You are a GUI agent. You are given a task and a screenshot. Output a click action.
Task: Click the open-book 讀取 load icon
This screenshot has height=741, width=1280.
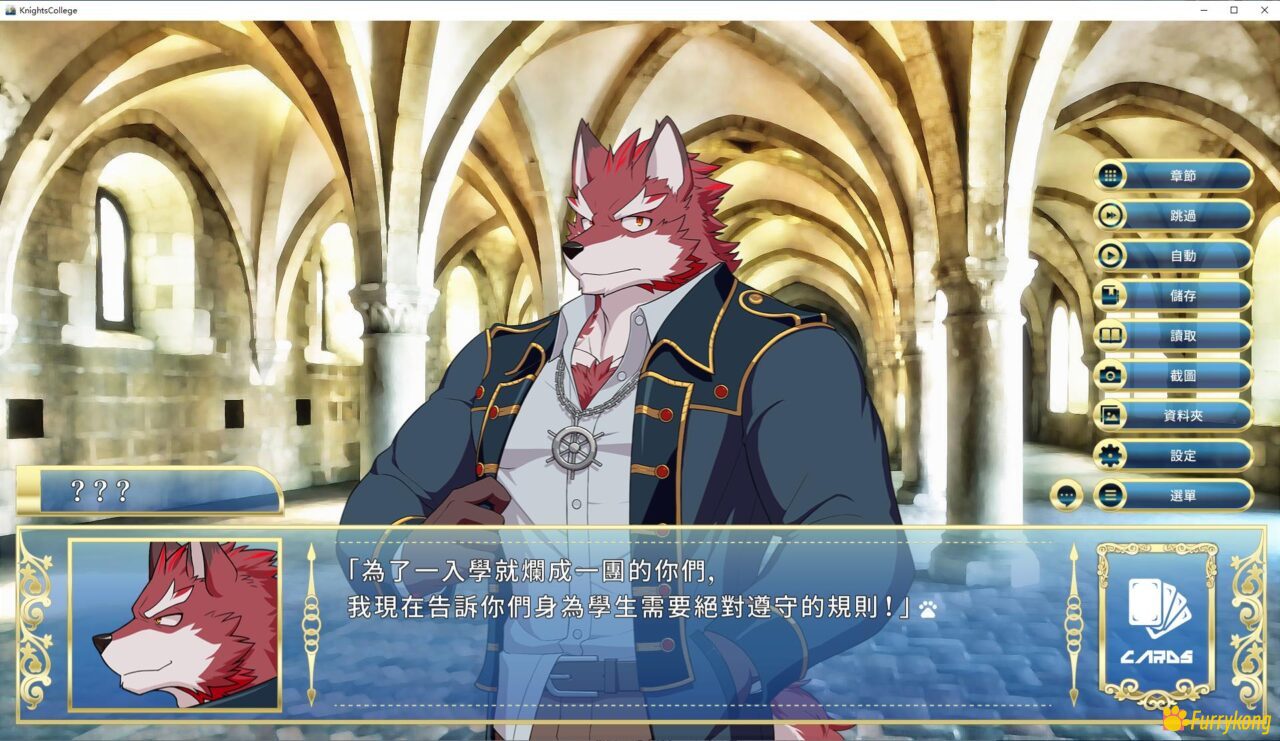(1110, 336)
